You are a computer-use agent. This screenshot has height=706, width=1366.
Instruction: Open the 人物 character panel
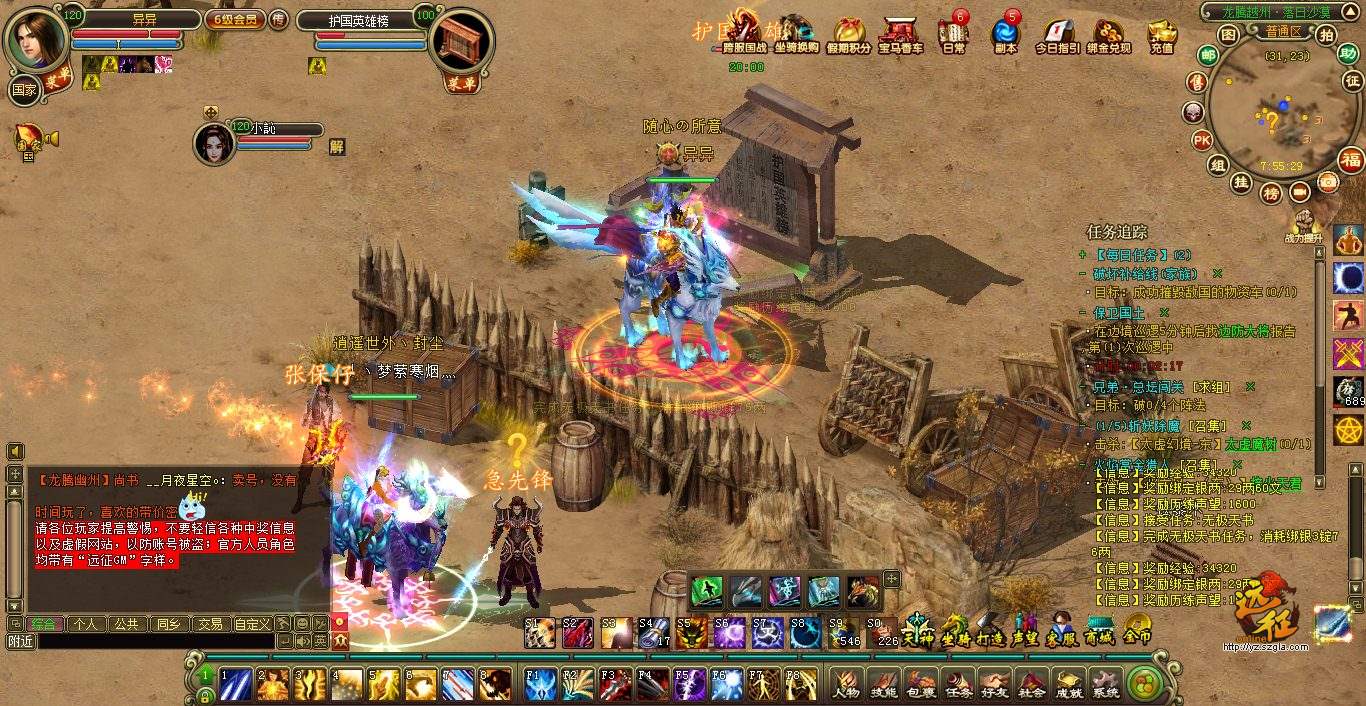pyautogui.click(x=845, y=684)
